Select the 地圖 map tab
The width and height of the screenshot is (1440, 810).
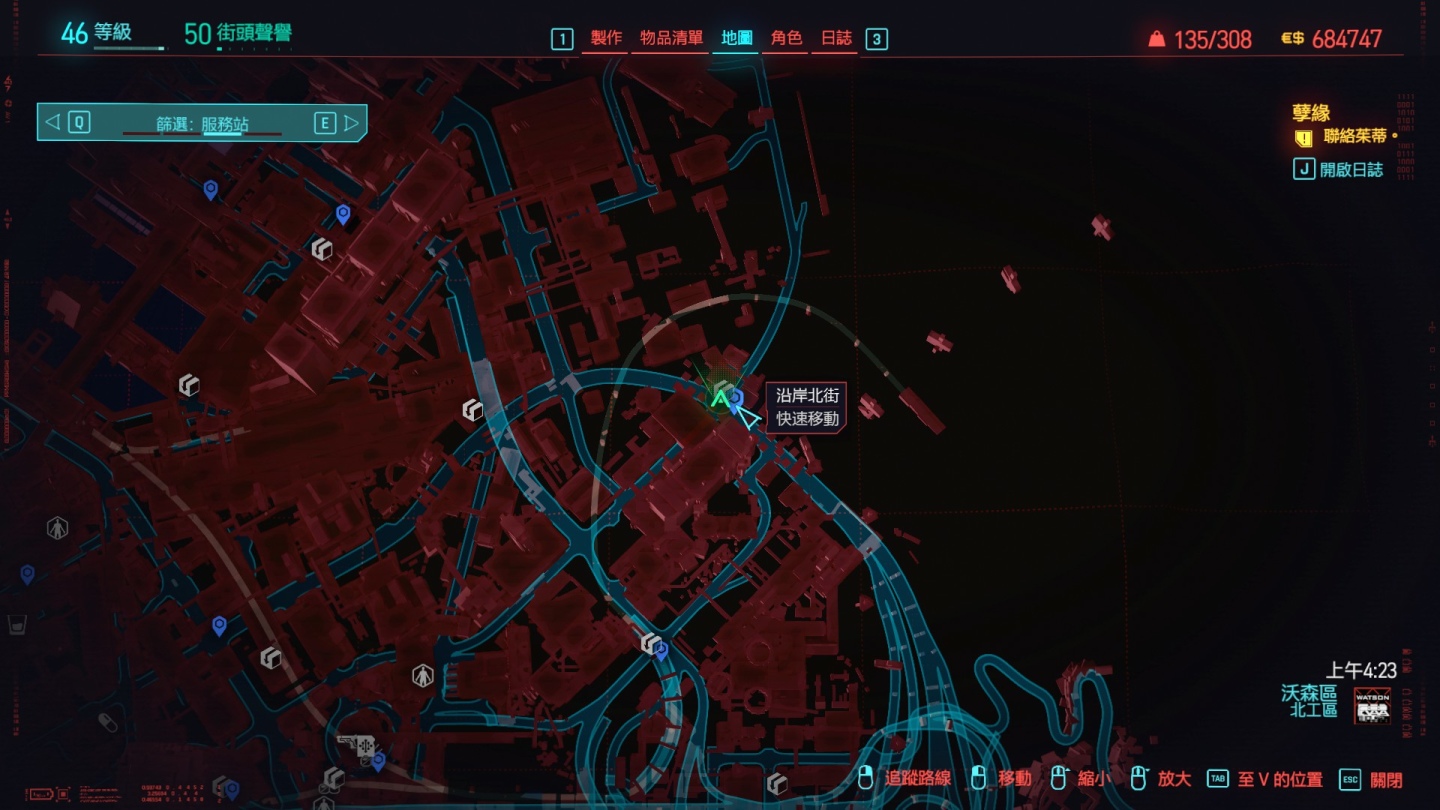pos(737,38)
